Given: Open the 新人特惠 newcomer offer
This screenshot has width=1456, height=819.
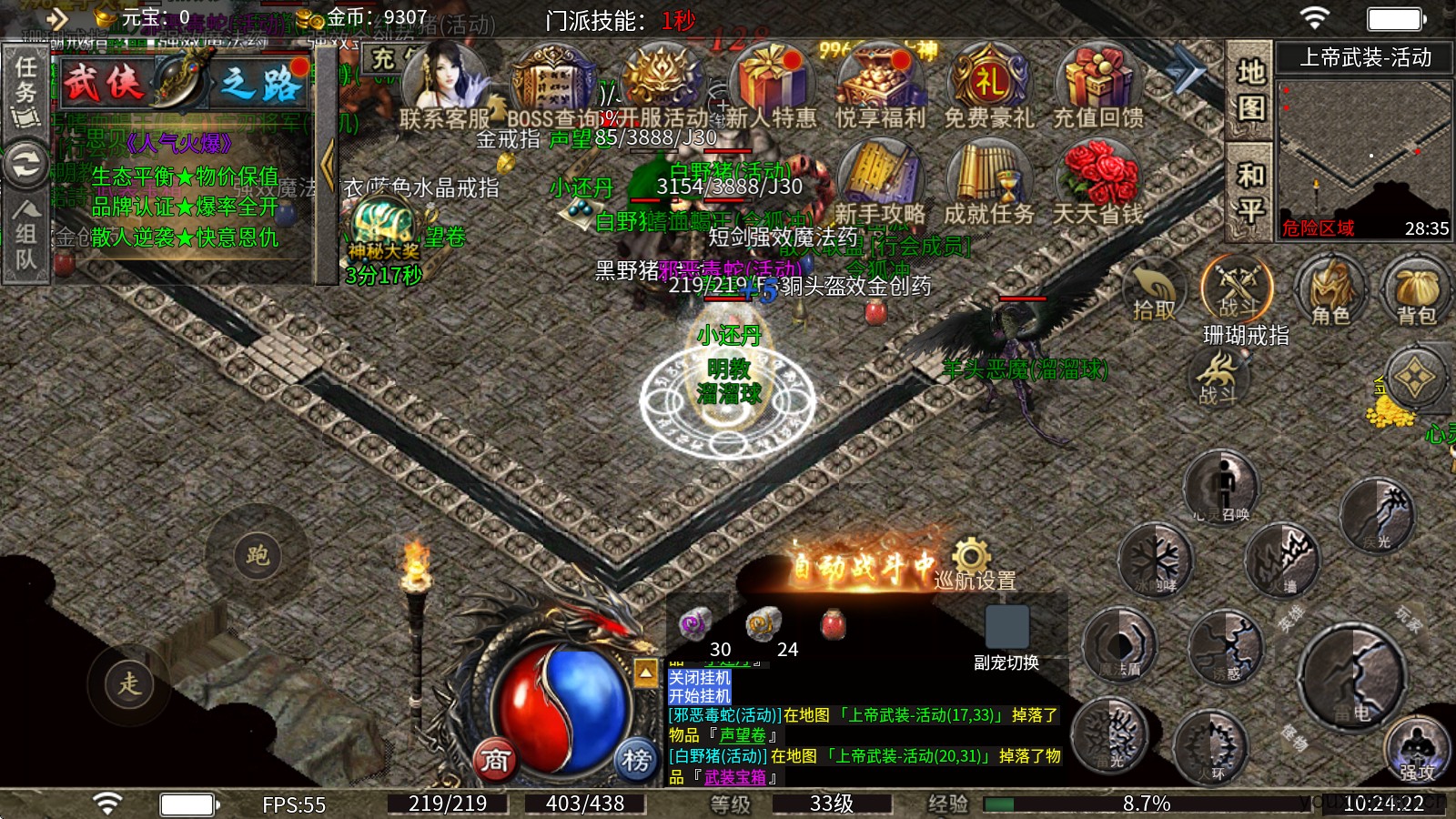Looking at the screenshot, I should (x=770, y=86).
